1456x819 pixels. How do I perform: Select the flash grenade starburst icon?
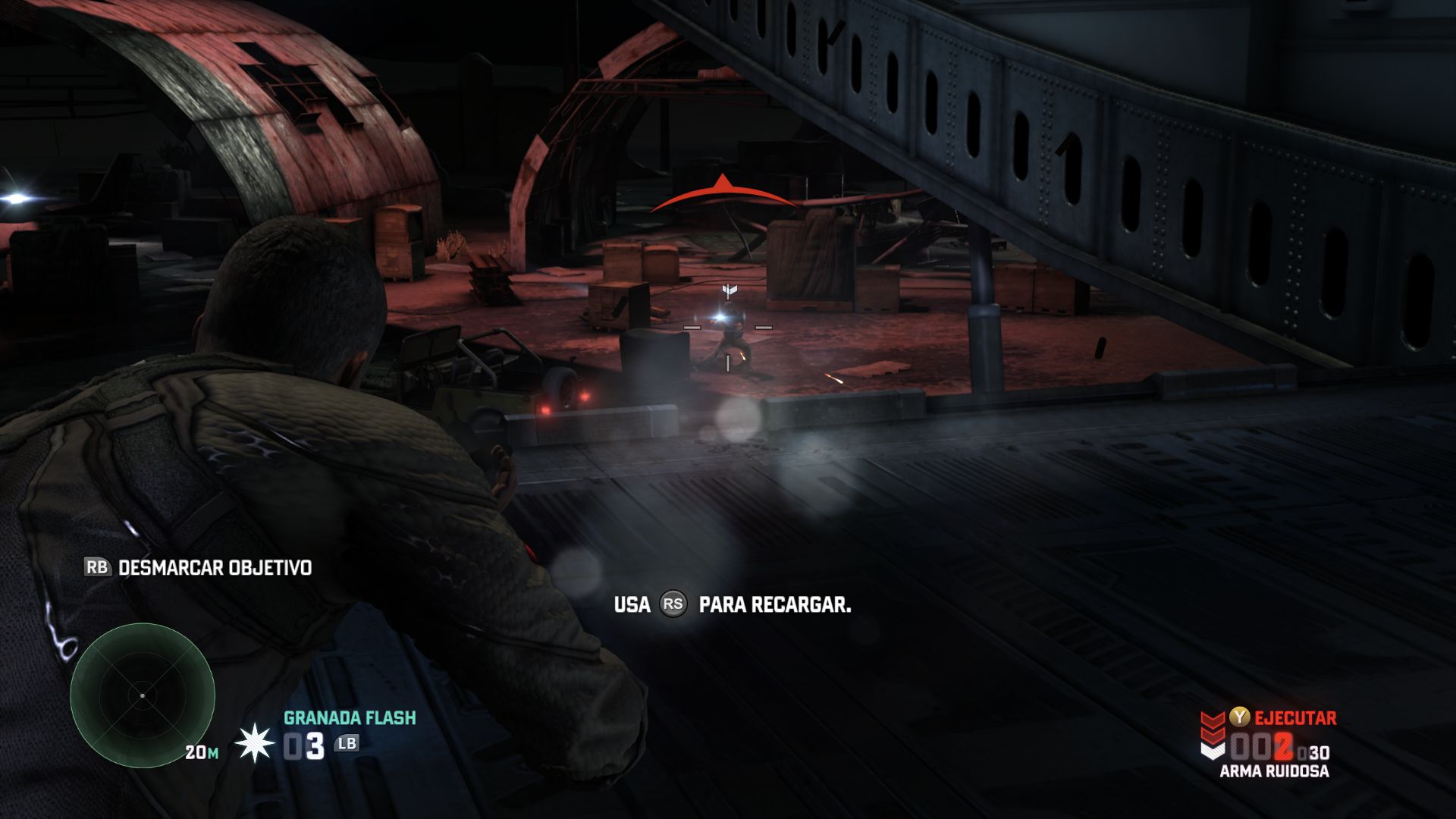coord(254,744)
